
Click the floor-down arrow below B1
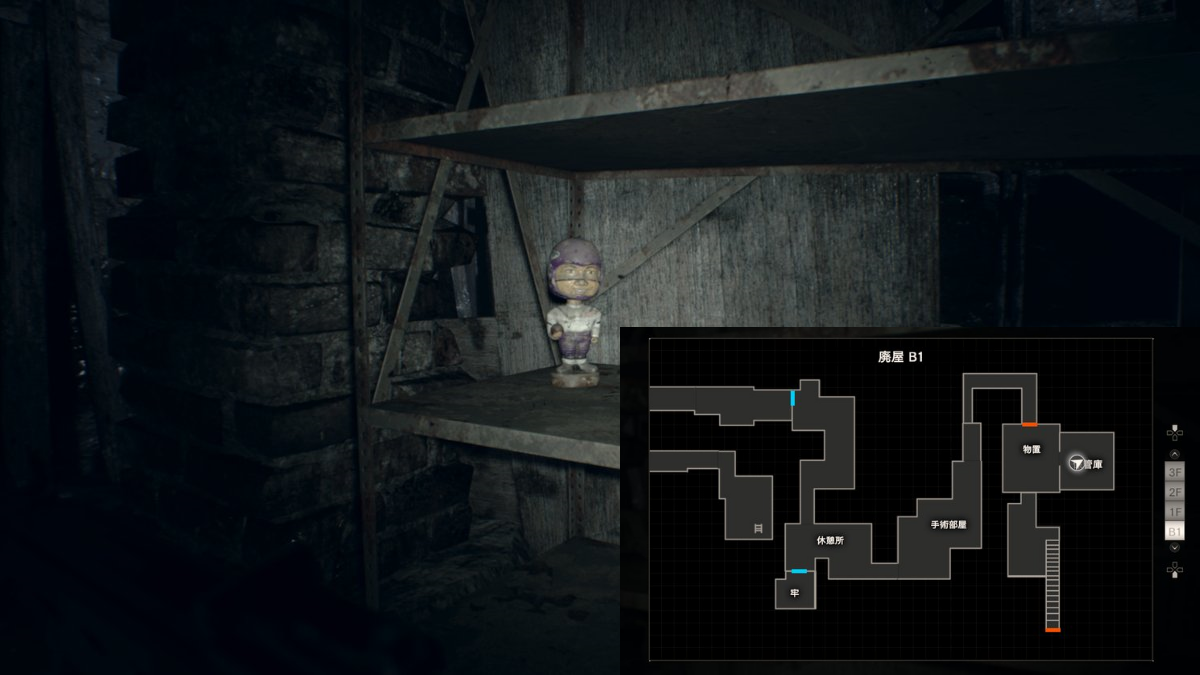(1175, 548)
